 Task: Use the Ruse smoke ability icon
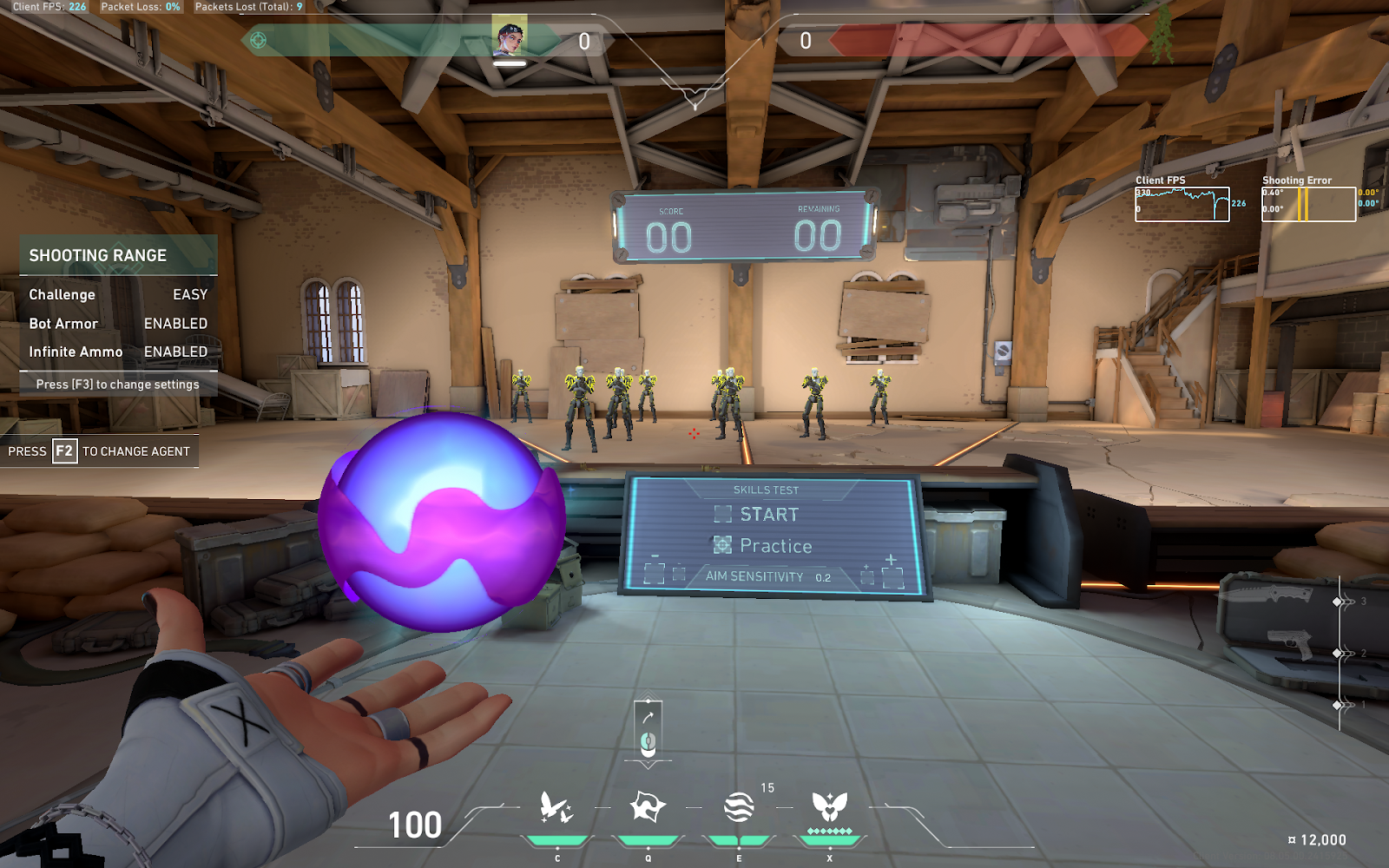(739, 807)
